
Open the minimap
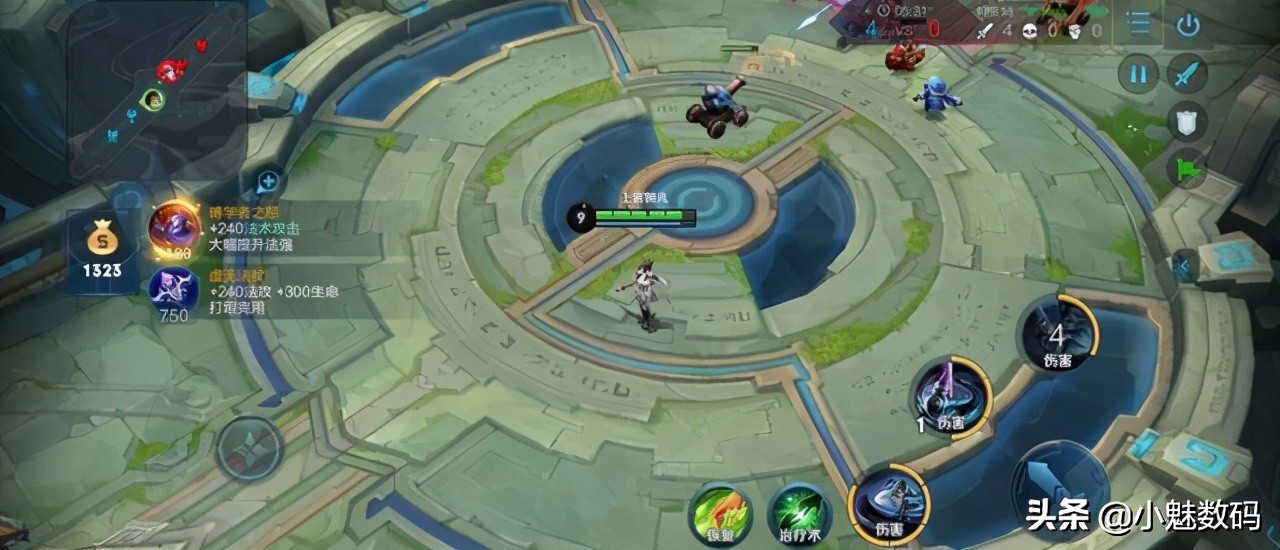[x=157, y=90]
